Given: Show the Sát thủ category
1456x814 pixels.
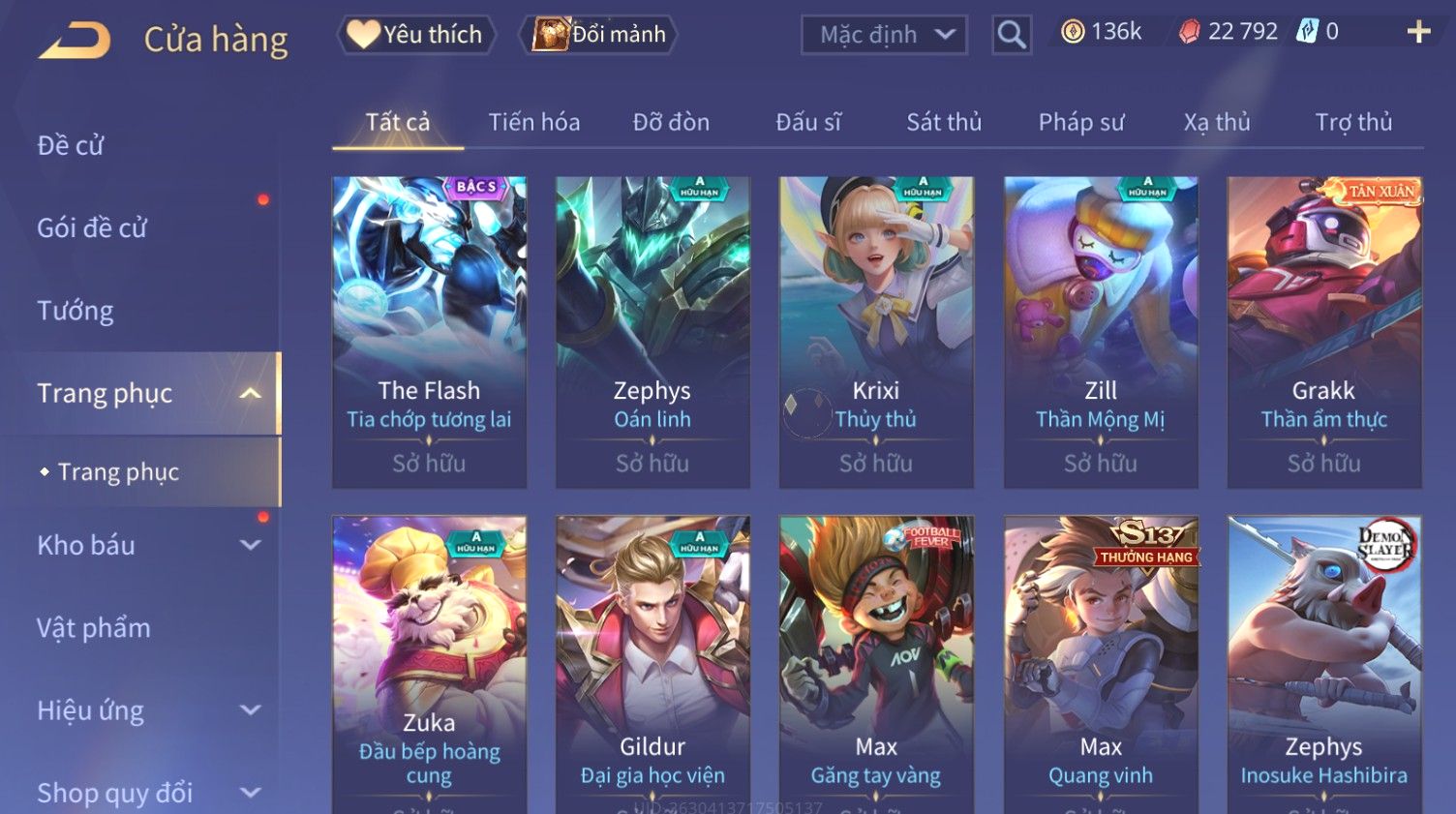Looking at the screenshot, I should pos(943,122).
